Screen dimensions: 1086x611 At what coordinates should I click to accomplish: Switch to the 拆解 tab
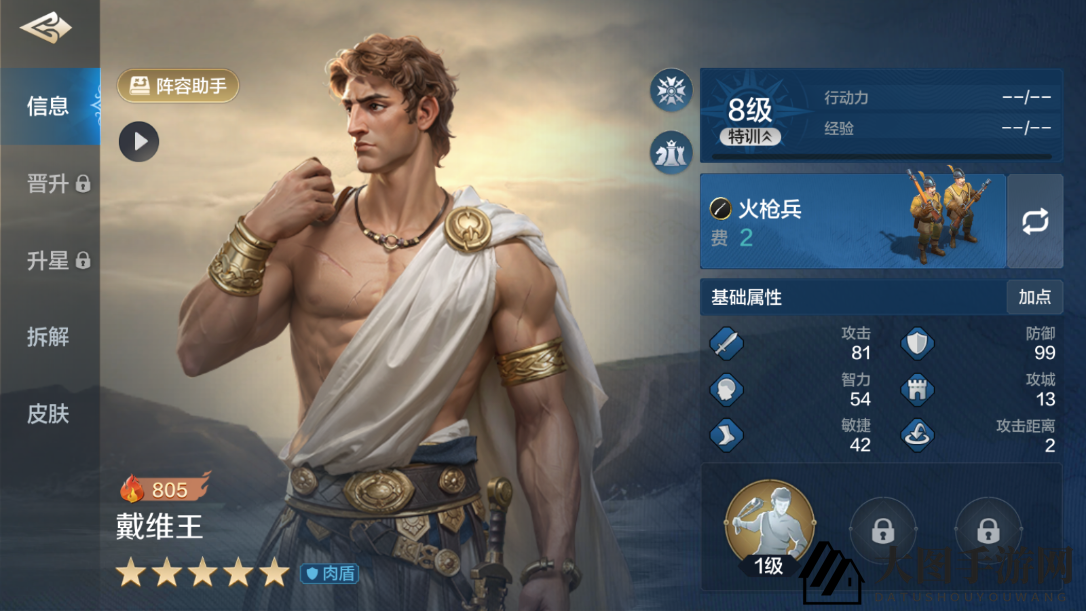48,337
